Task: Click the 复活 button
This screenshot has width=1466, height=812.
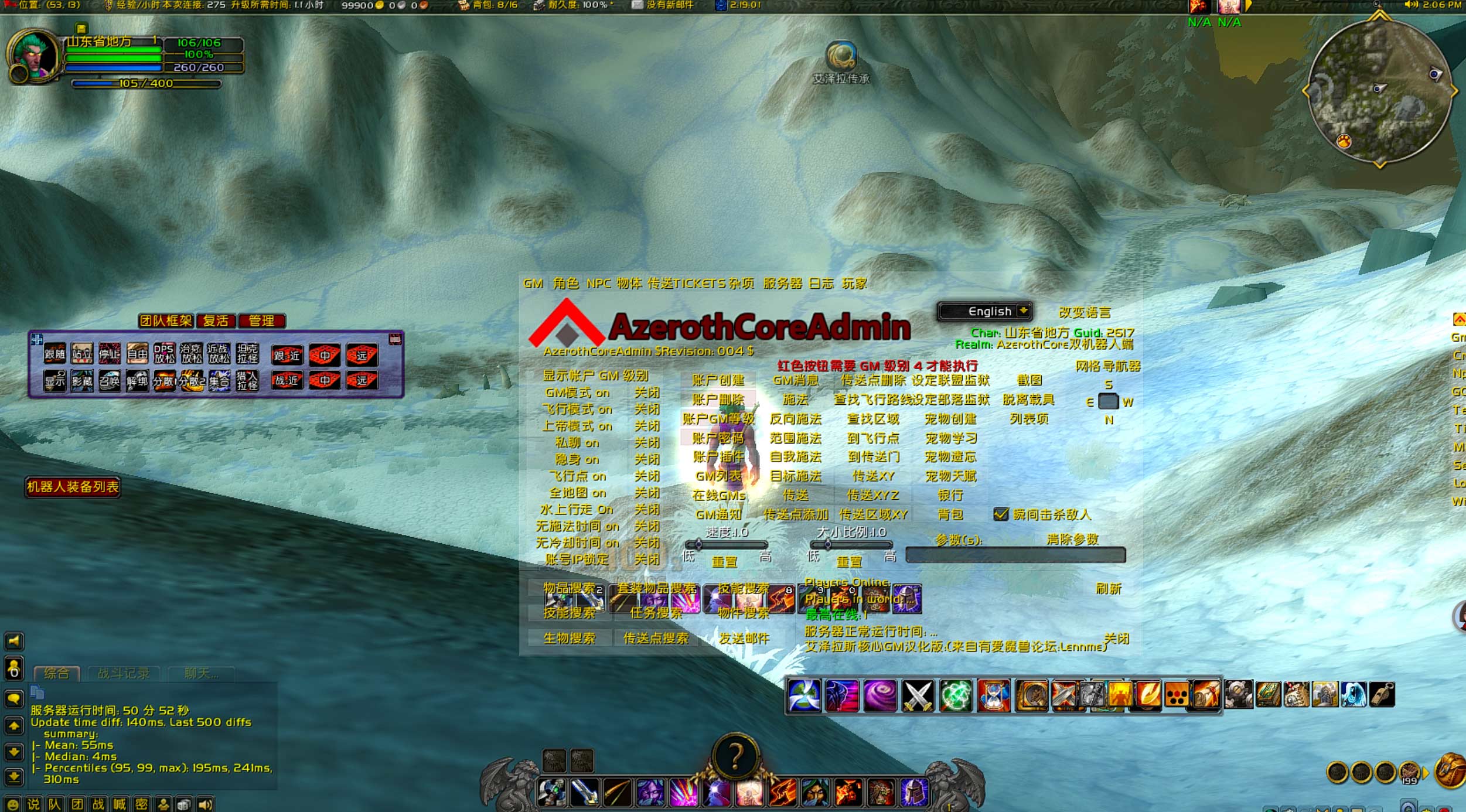Action: click(x=216, y=321)
